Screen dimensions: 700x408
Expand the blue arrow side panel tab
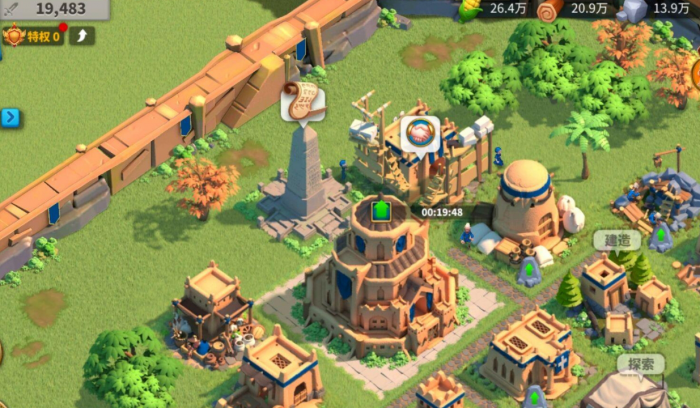[10, 117]
